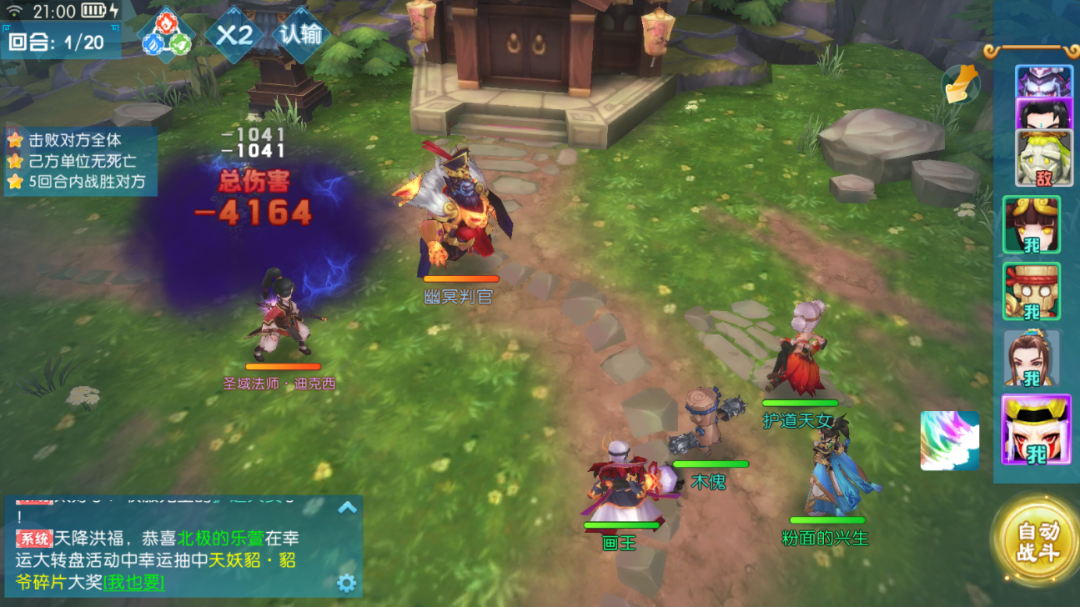Image resolution: width=1080 pixels, height=607 pixels.
Task: Toggle the X2 battle speed button
Action: (234, 36)
